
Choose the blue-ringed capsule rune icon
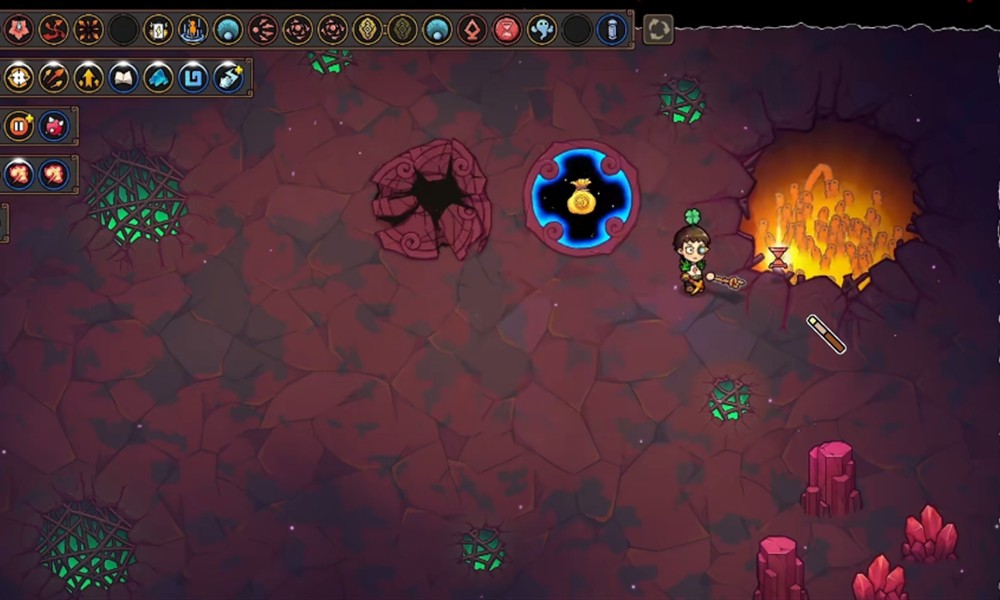(611, 29)
